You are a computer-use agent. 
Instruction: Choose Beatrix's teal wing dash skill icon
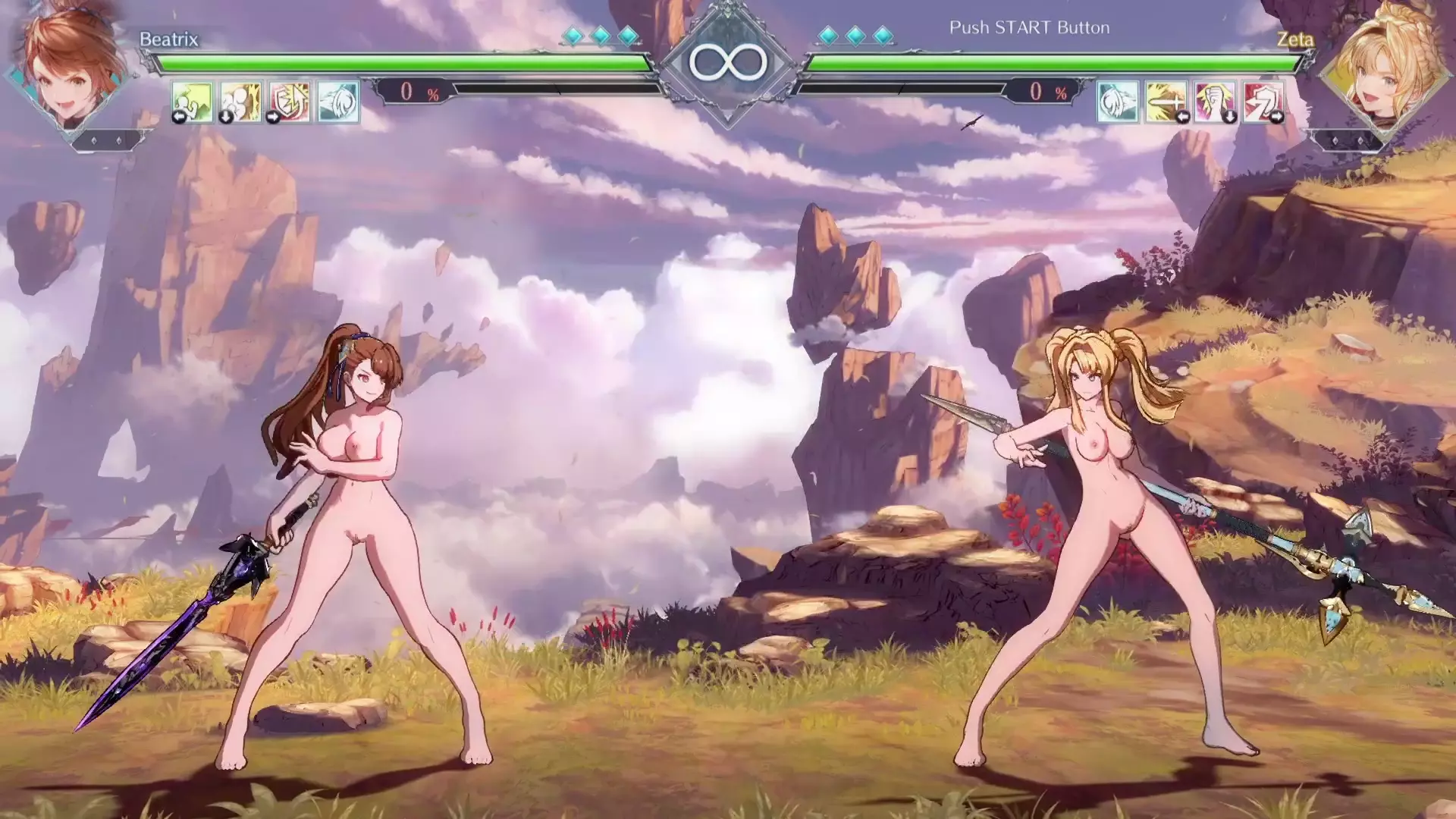338,101
